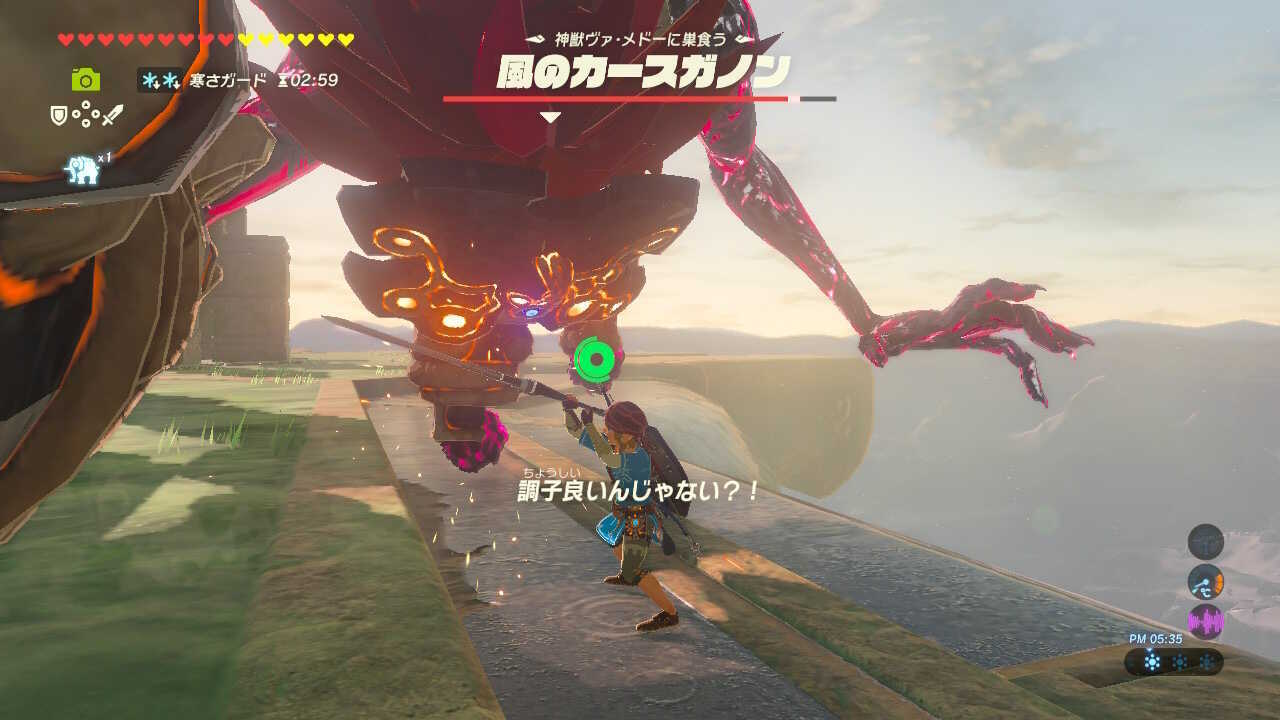Click the PM 05:35 clock display
Image resolution: width=1280 pixels, height=720 pixels.
pyautogui.click(x=1155, y=638)
